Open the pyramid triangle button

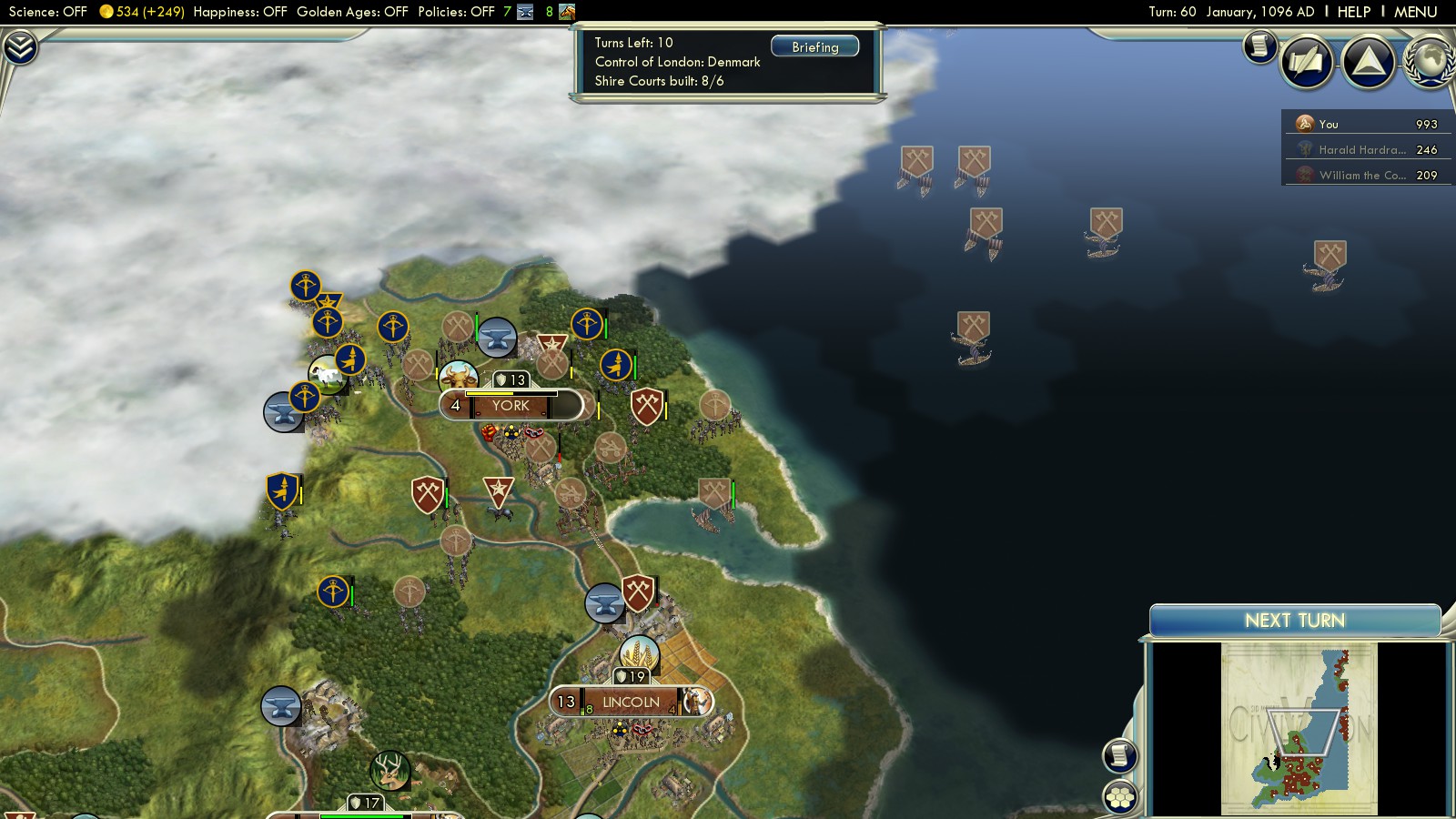[1369, 62]
